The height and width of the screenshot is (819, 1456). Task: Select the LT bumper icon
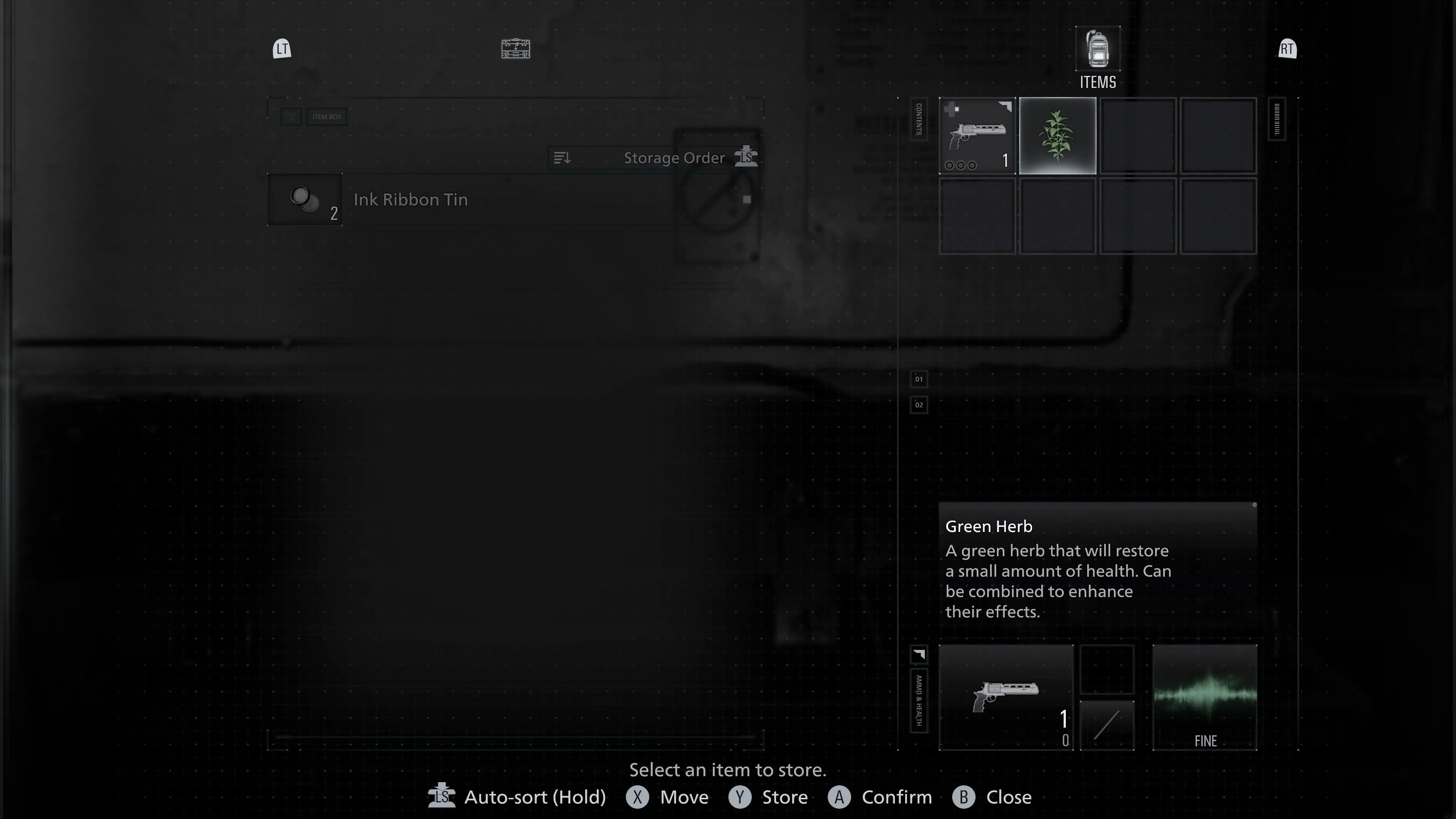[x=281, y=49]
